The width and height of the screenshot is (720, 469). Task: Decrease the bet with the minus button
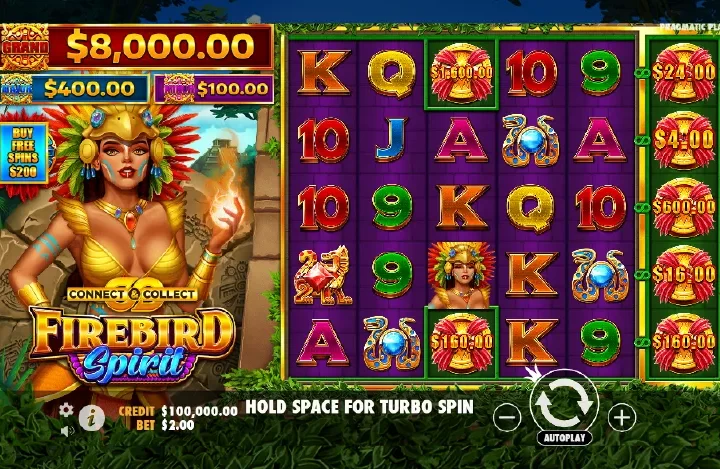507,417
